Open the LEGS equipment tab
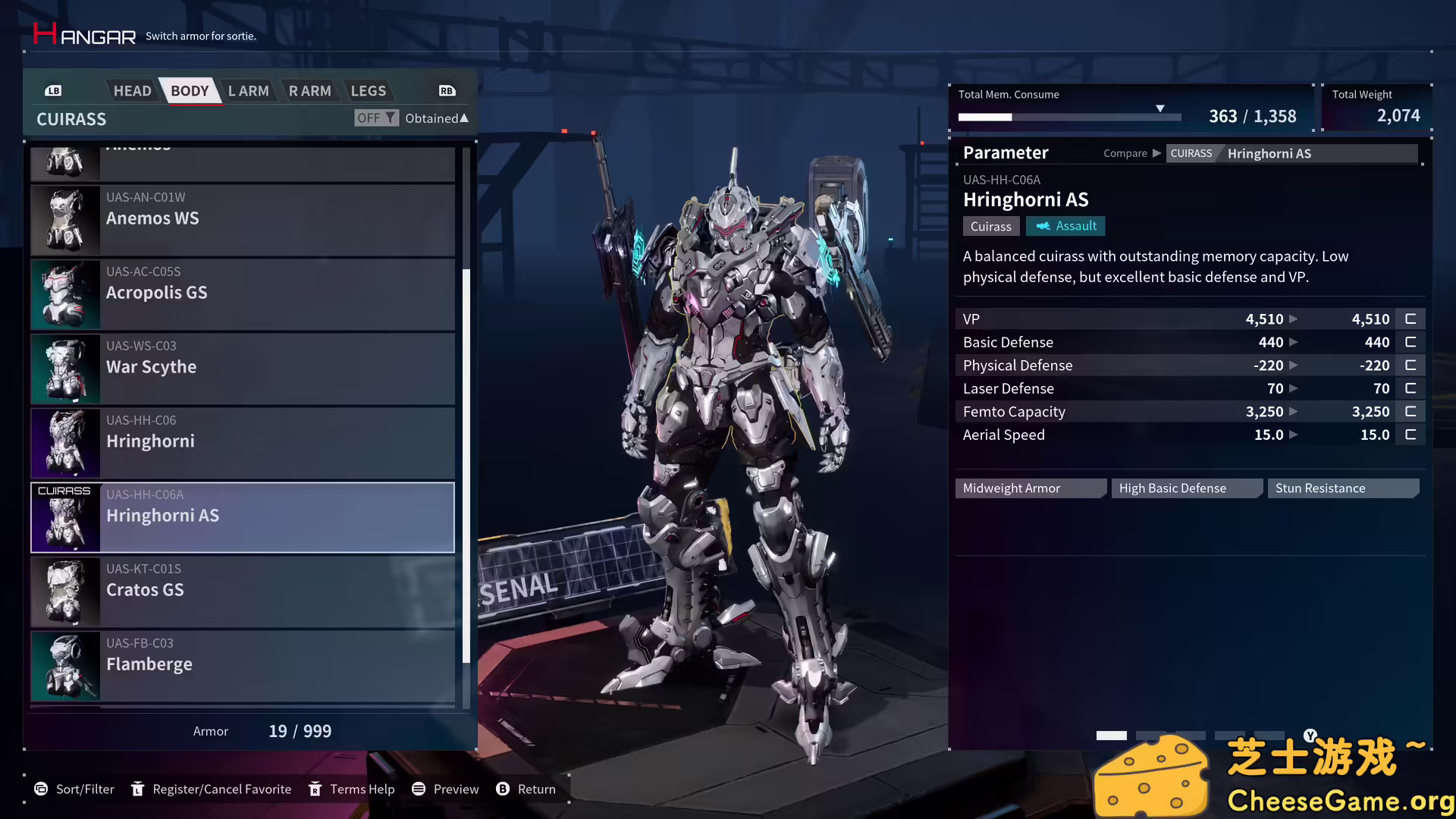This screenshot has height=819, width=1456. point(369,90)
